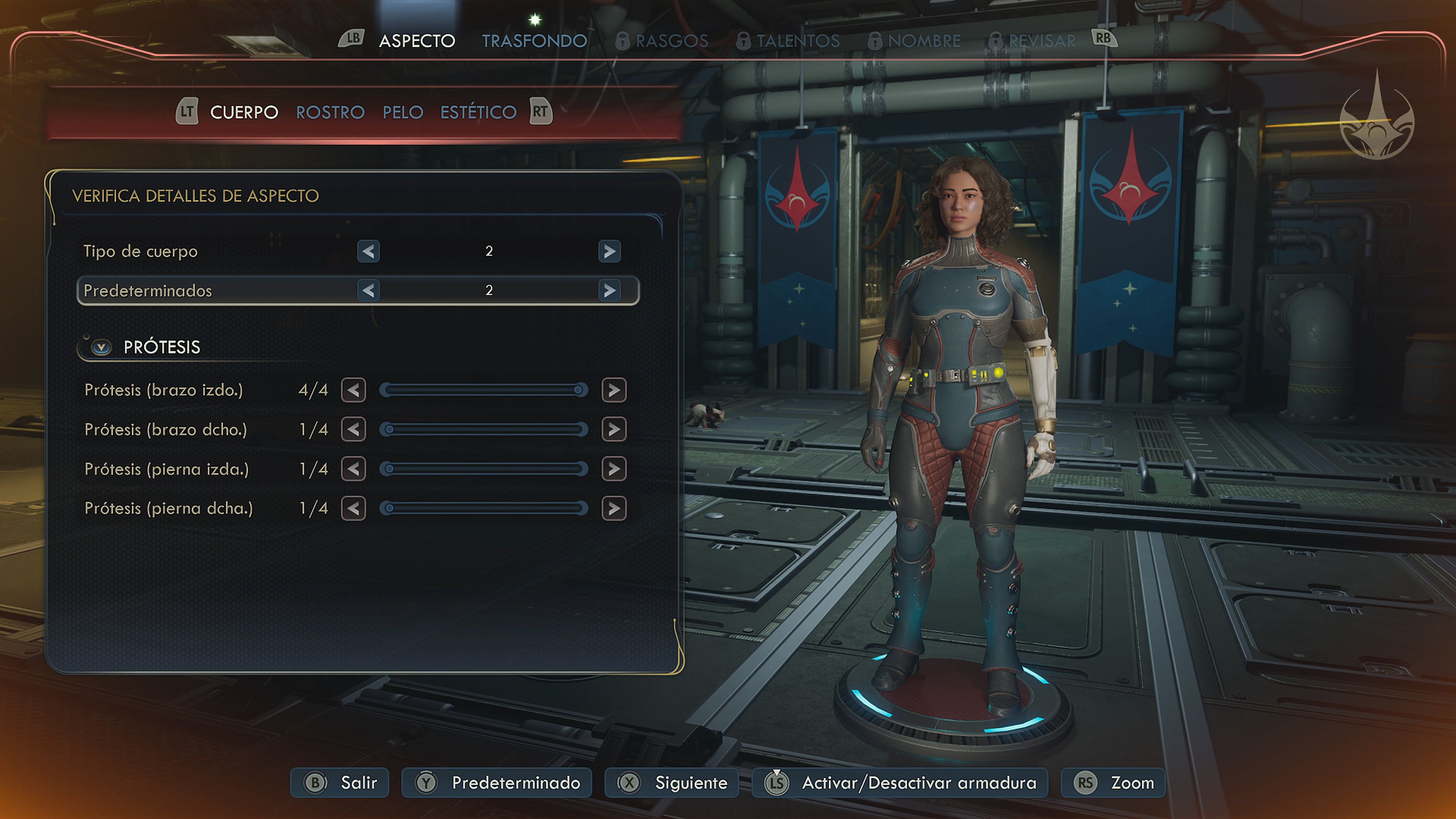The width and height of the screenshot is (1456, 819).
Task: Open the Rostro sub-tab
Action: [x=330, y=112]
